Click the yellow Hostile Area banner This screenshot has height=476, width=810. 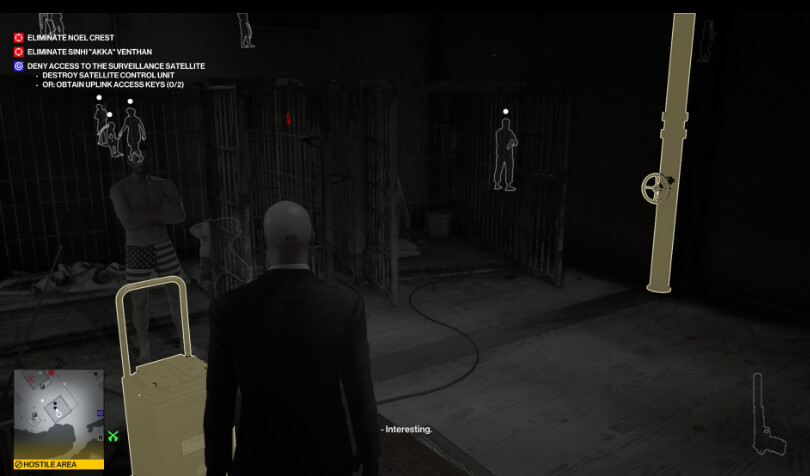(58, 465)
